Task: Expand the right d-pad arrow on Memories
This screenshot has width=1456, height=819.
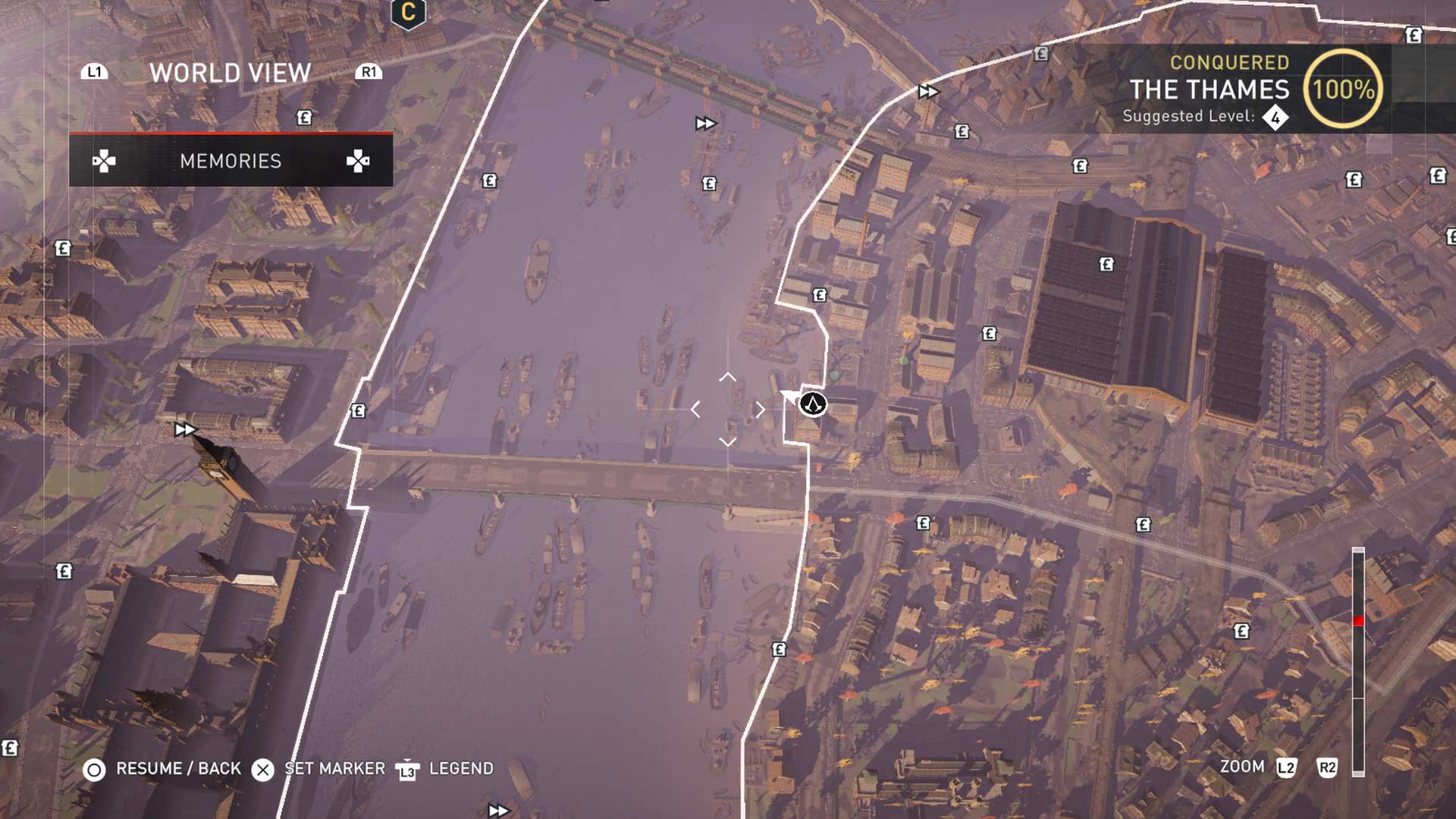Action: [359, 161]
